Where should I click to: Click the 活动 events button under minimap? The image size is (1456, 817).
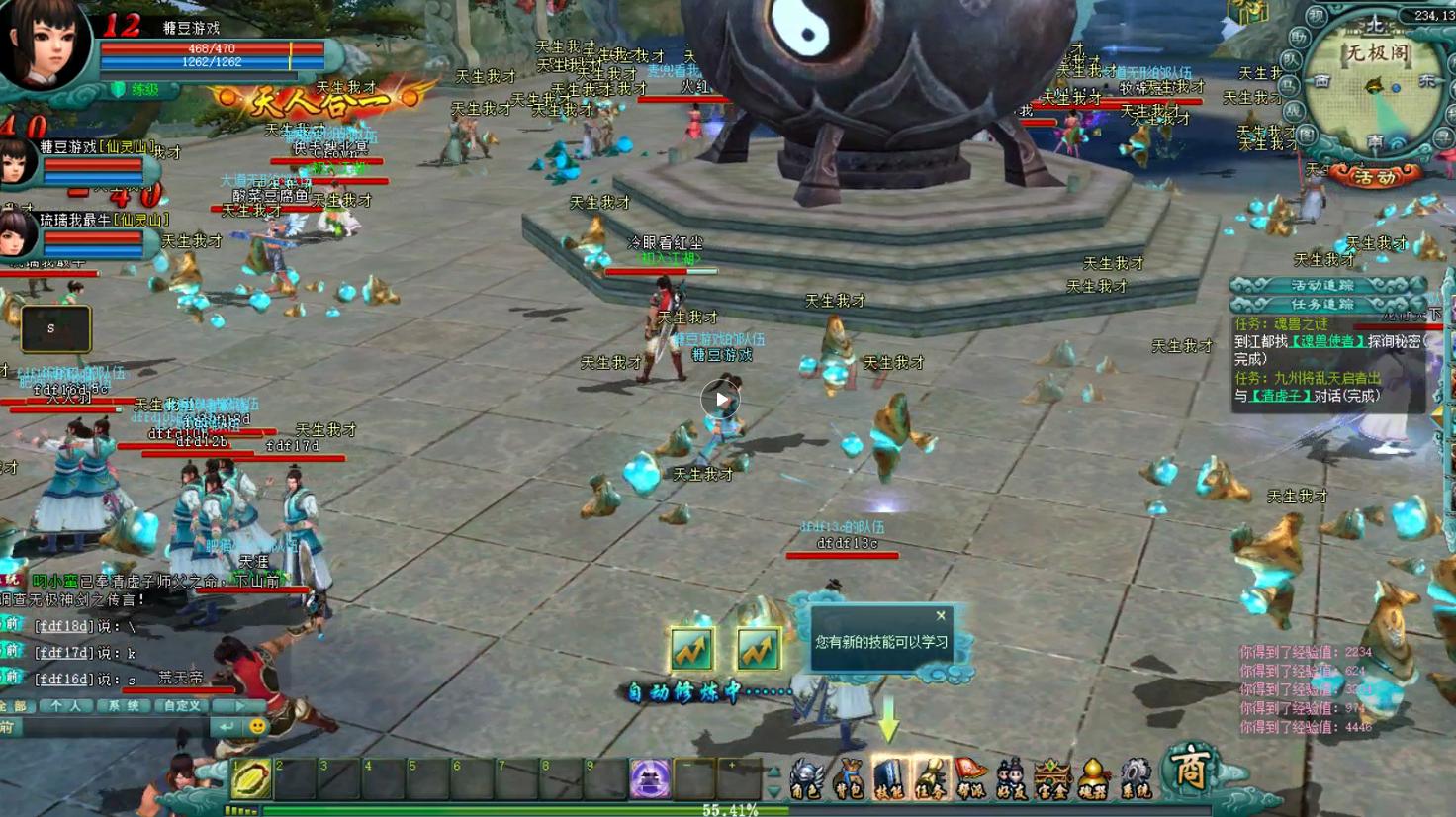(1374, 177)
